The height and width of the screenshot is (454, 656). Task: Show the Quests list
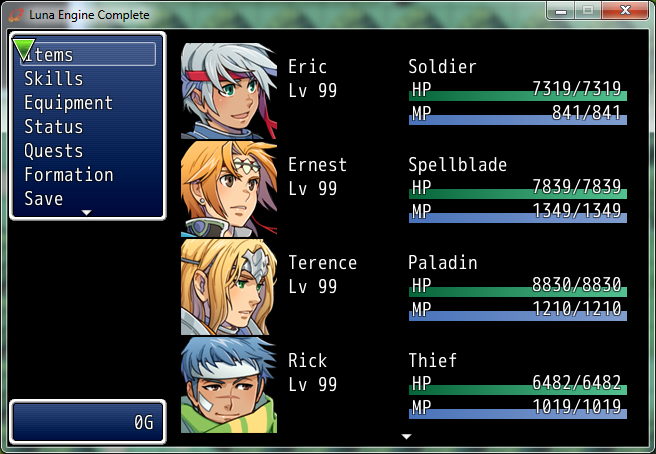pos(52,151)
